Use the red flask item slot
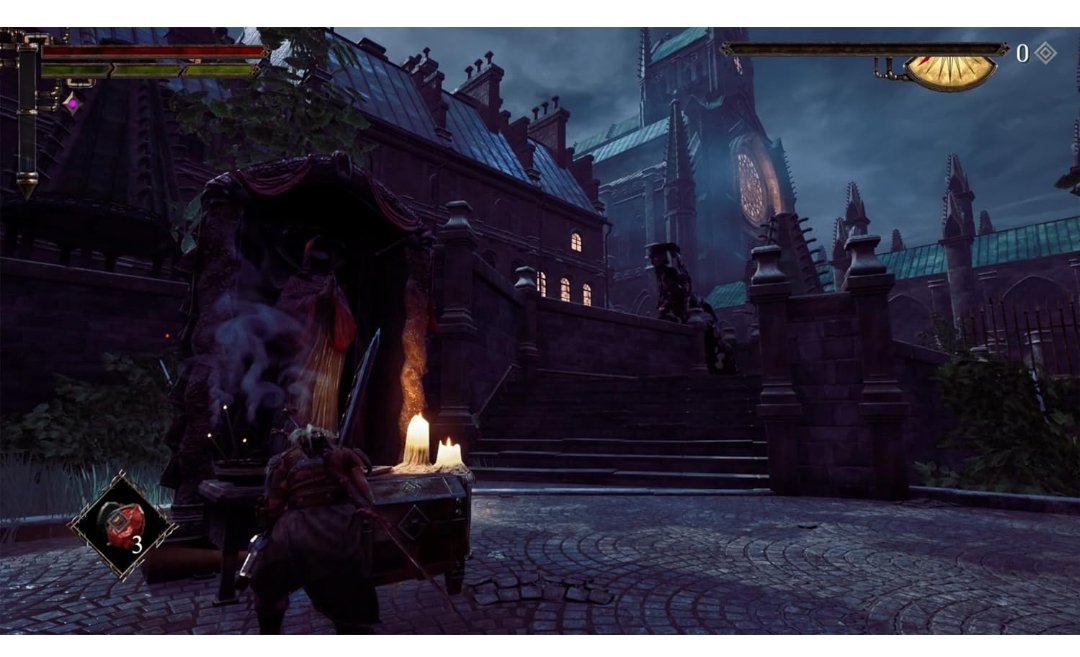1080x657 pixels. (x=121, y=524)
